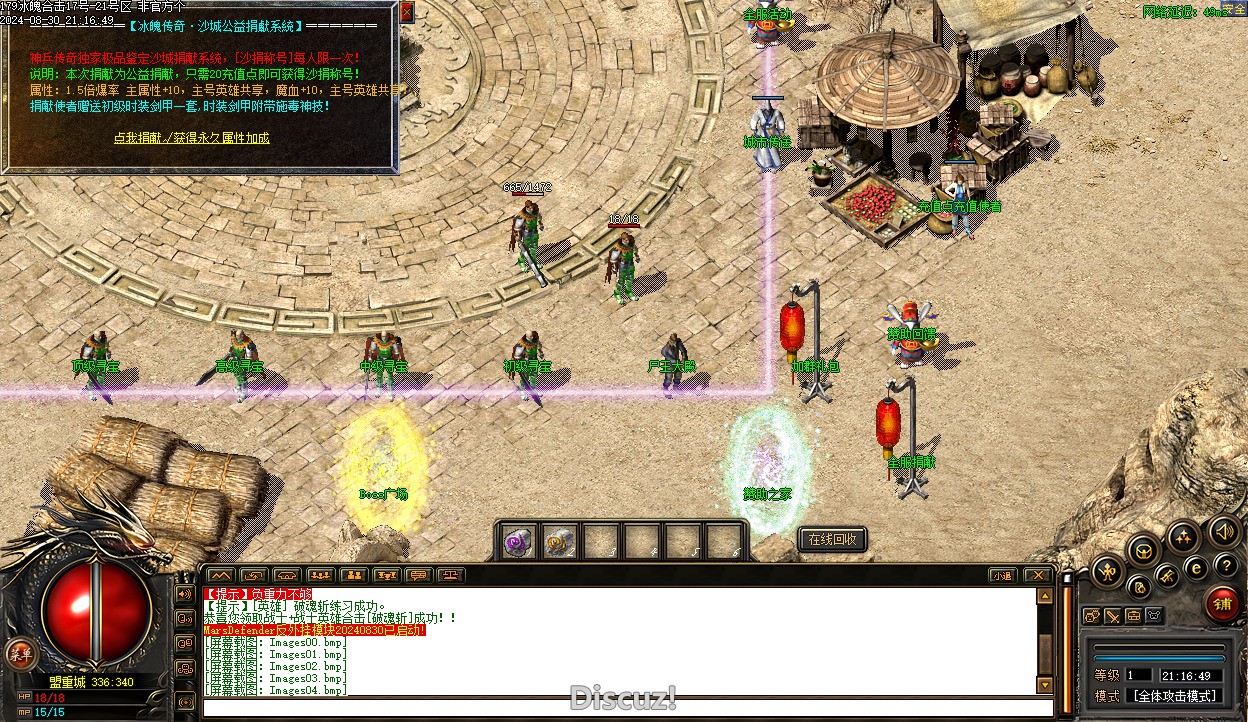Open the sparkle stars orb icon

click(x=1183, y=537)
